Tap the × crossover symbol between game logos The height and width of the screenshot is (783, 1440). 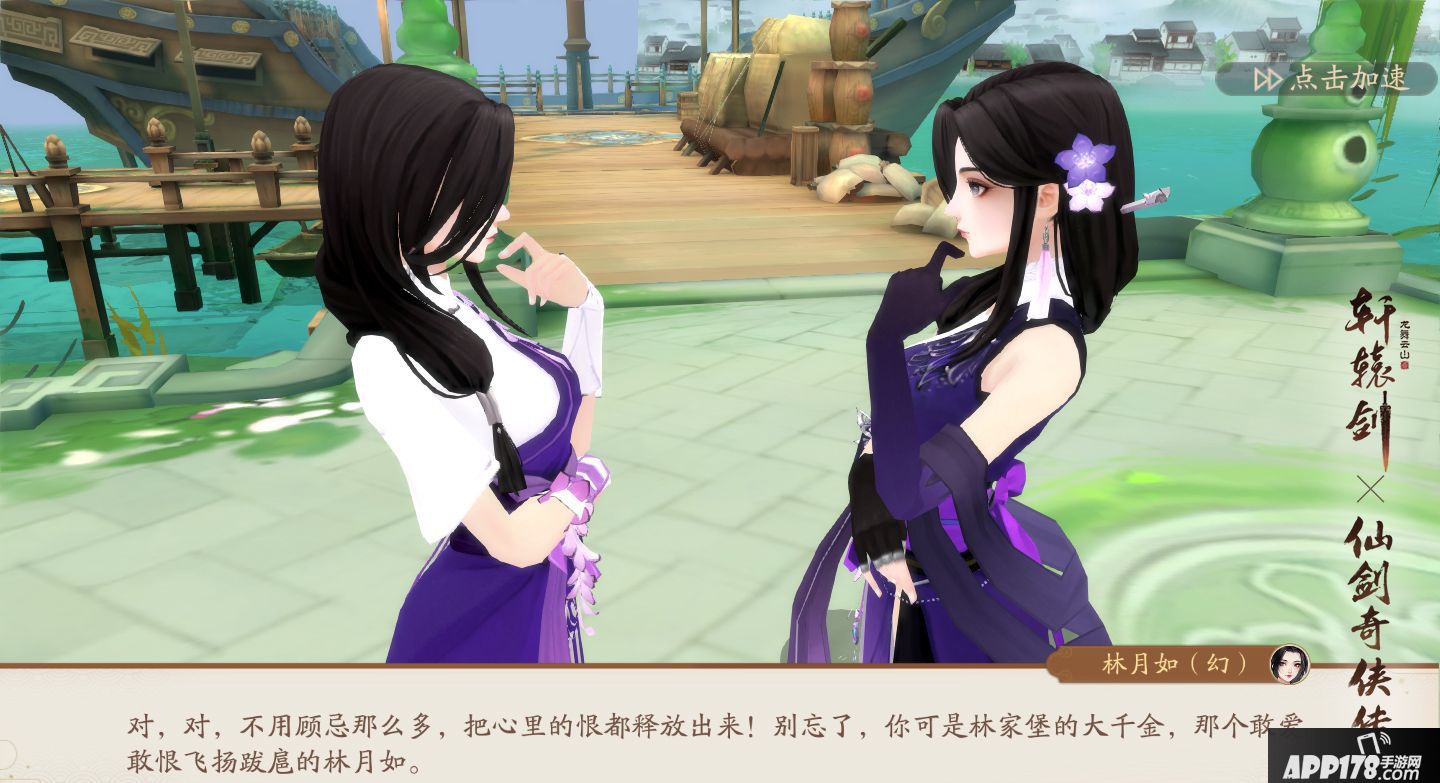click(x=1372, y=488)
